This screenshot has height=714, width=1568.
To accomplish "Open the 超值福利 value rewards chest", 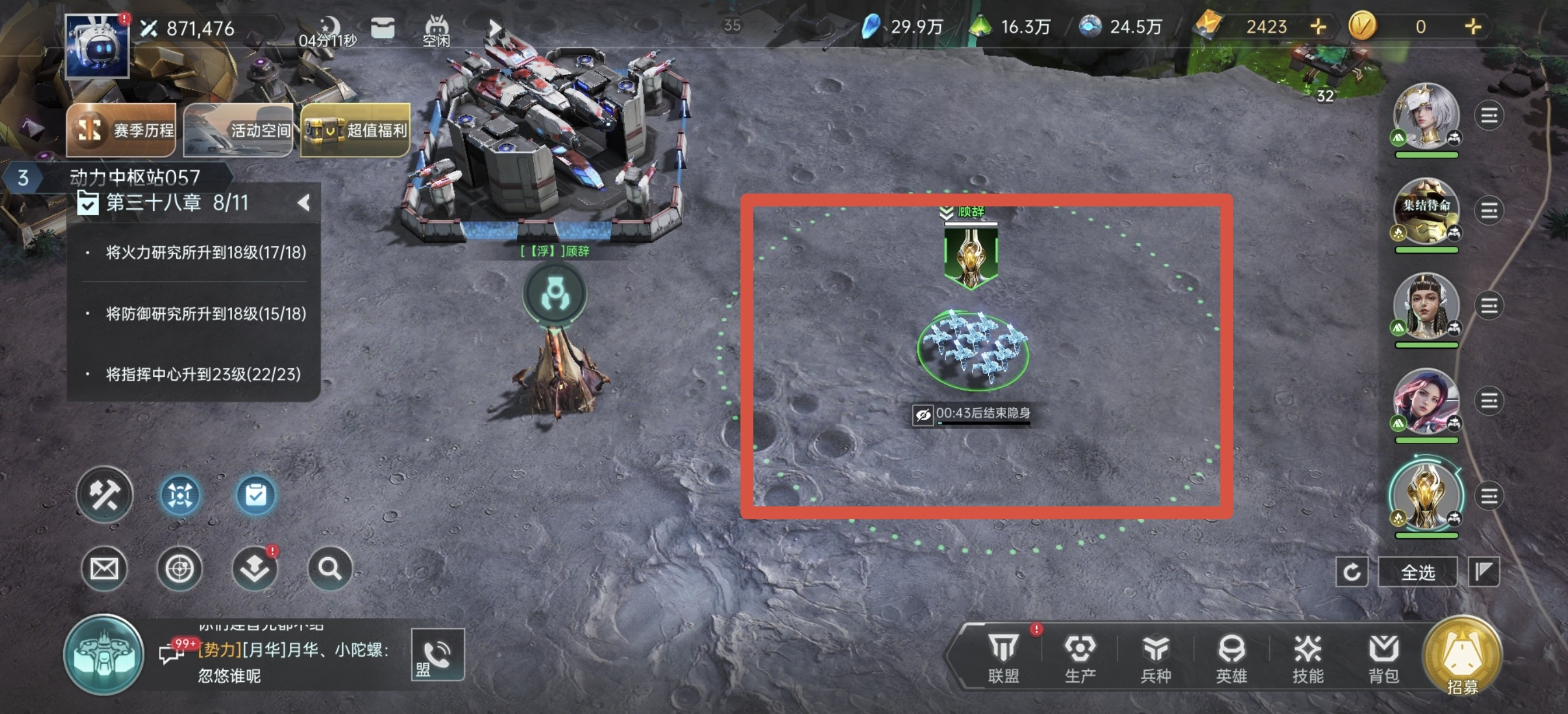I will [355, 129].
